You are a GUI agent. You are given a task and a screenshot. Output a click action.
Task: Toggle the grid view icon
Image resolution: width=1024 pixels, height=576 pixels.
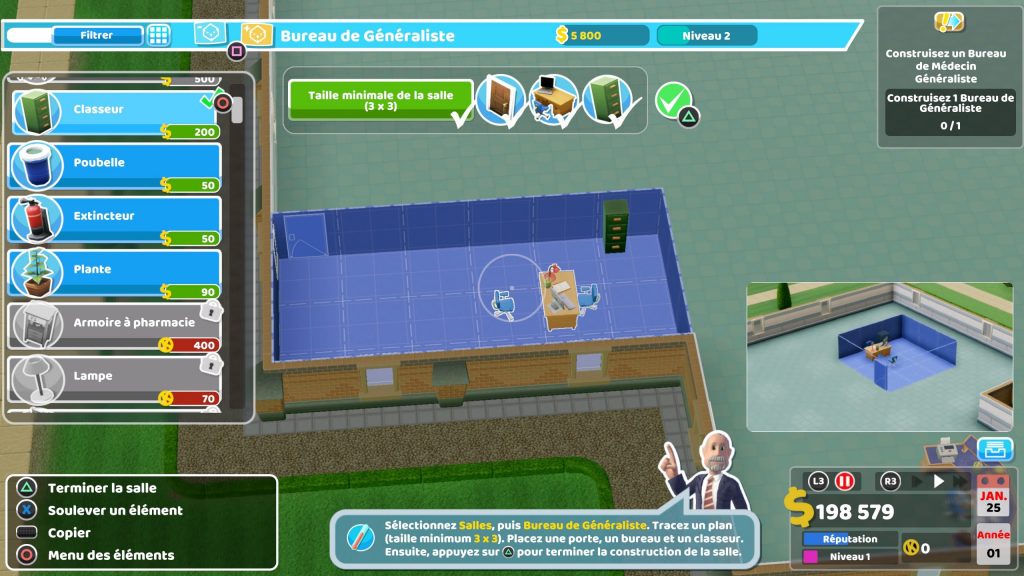[158, 36]
